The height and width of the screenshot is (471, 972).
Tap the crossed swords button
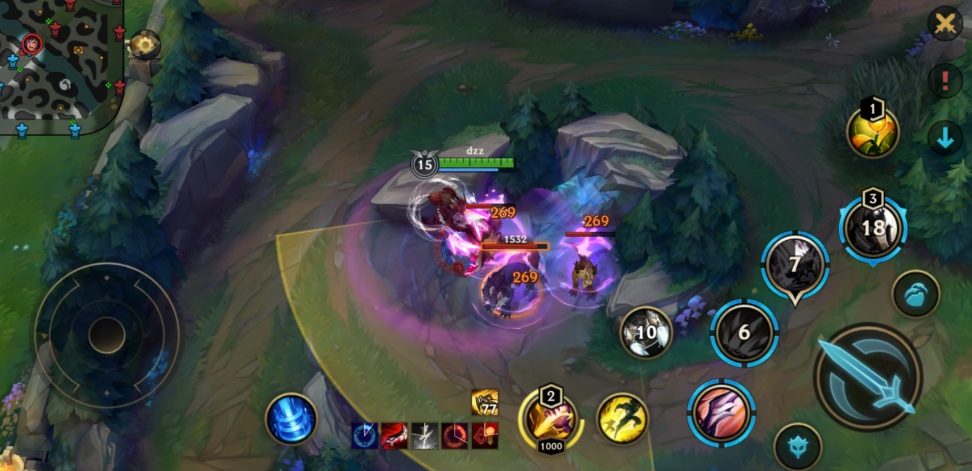pyautogui.click(x=944, y=23)
